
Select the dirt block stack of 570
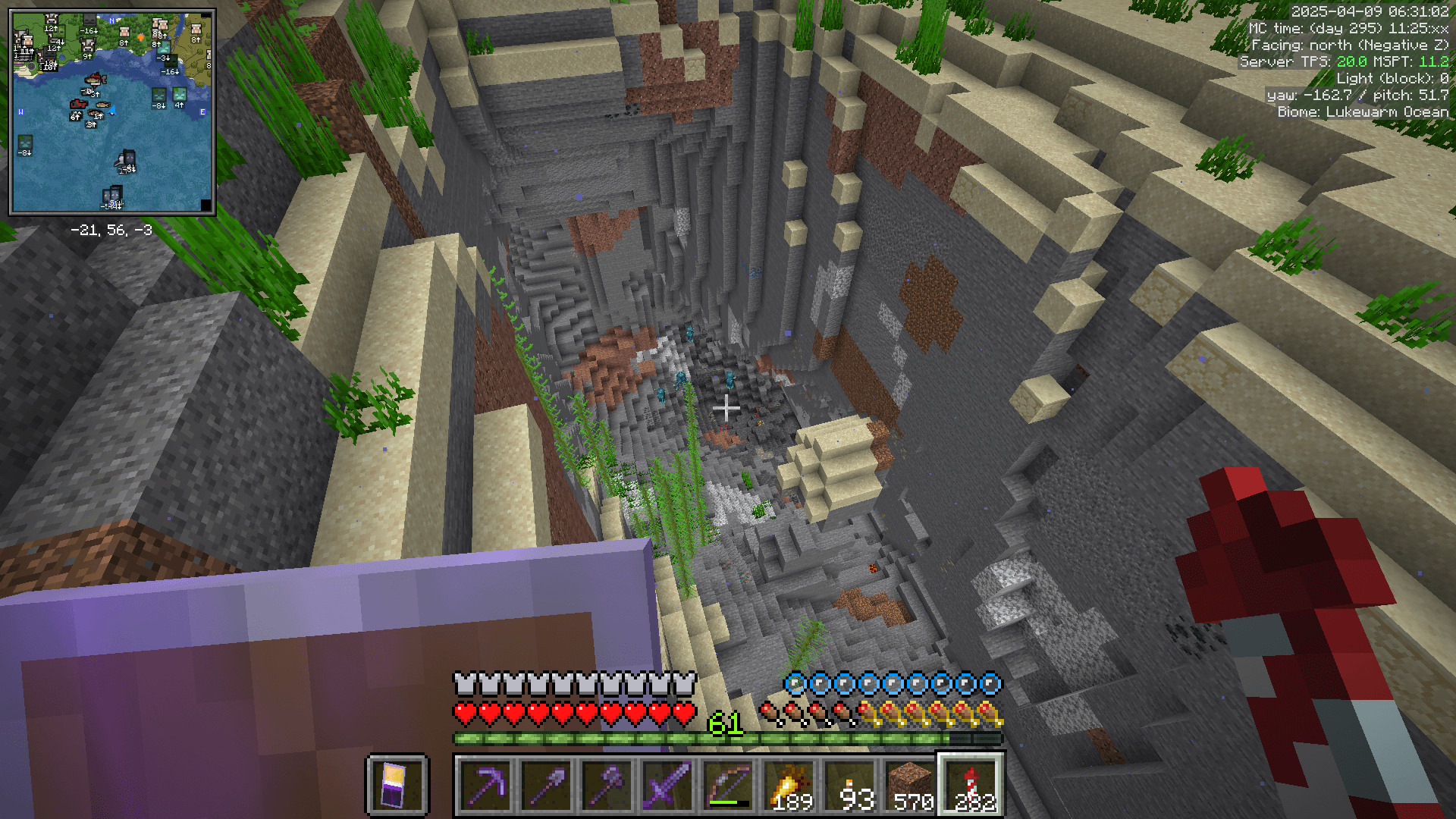pyautogui.click(x=910, y=785)
